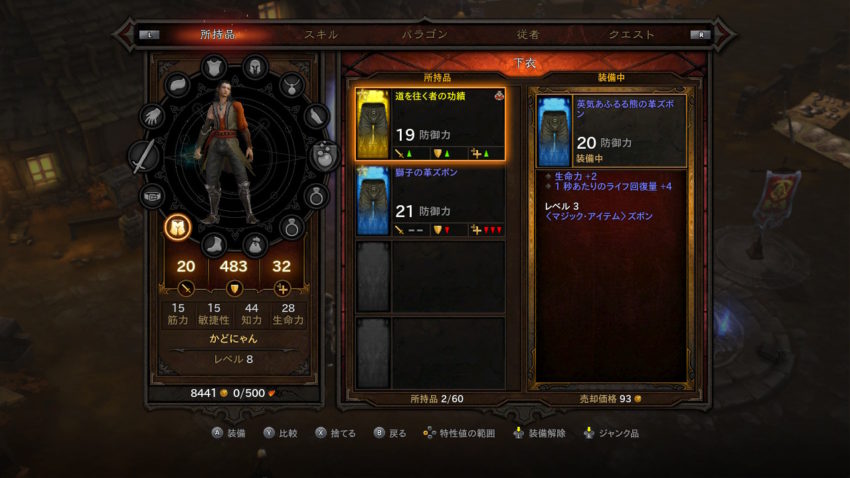The image size is (850, 478).
Task: Open the chest armor equipment slot
Action: coord(215,67)
